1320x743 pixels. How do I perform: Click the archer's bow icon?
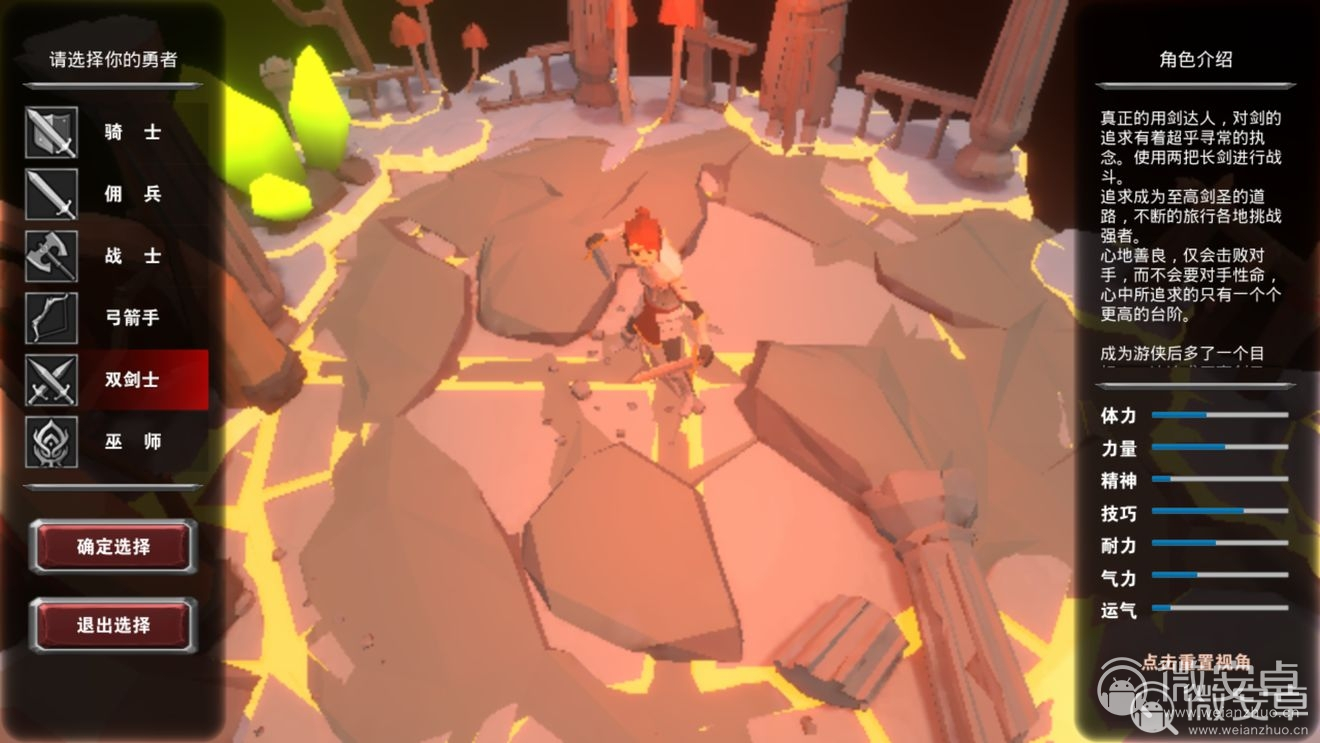tap(51, 318)
